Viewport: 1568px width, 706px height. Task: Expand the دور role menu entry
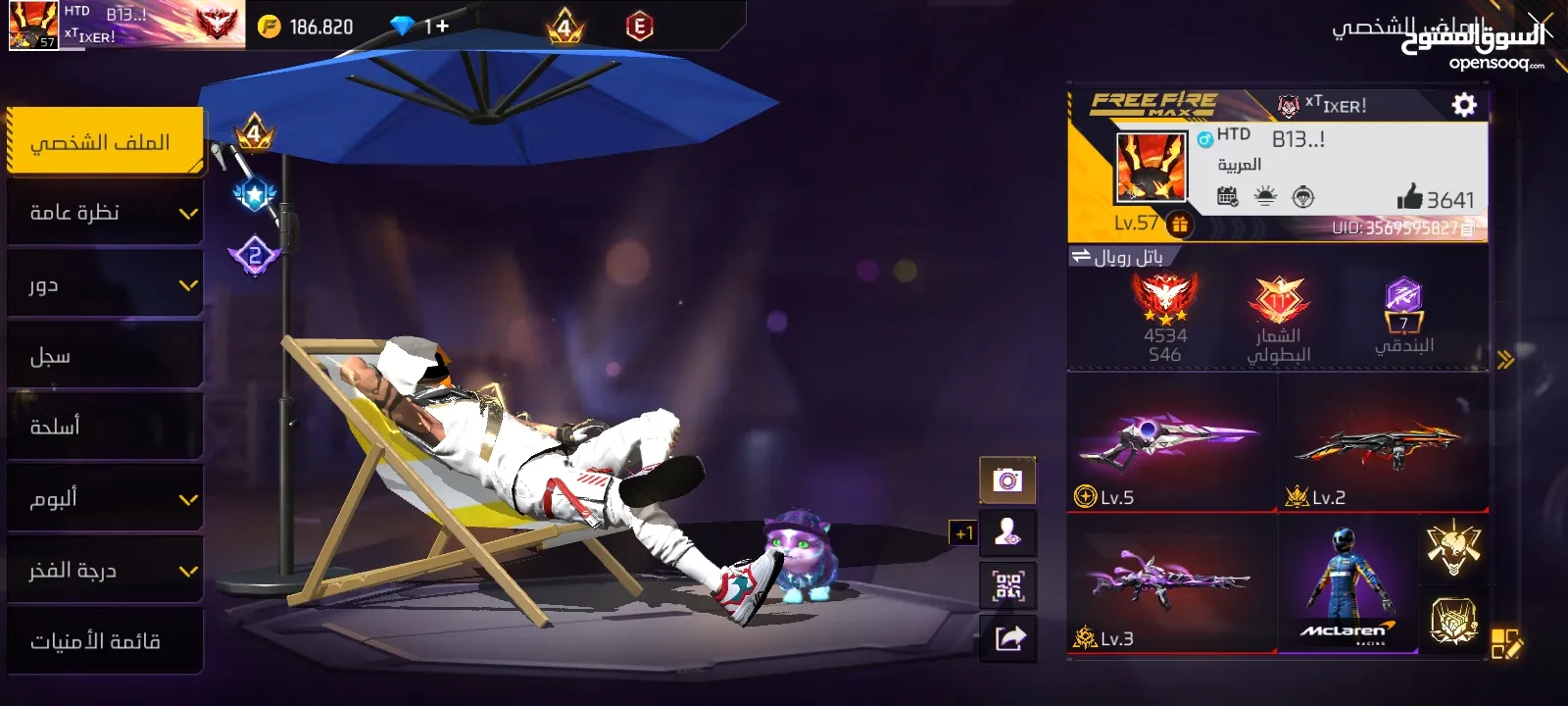[104, 284]
